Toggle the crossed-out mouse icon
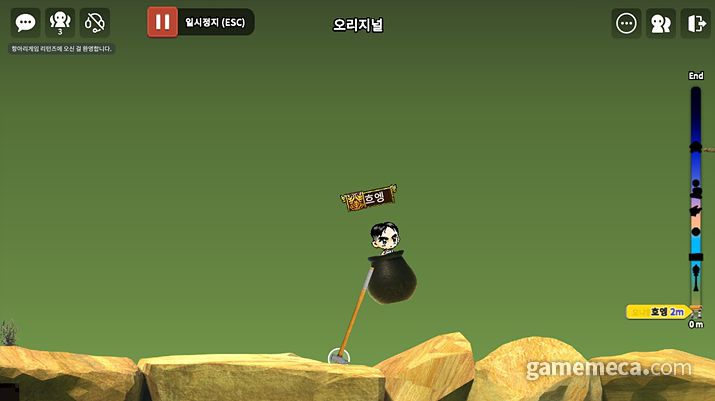Viewport: 715px width, 401px height. 95,22
